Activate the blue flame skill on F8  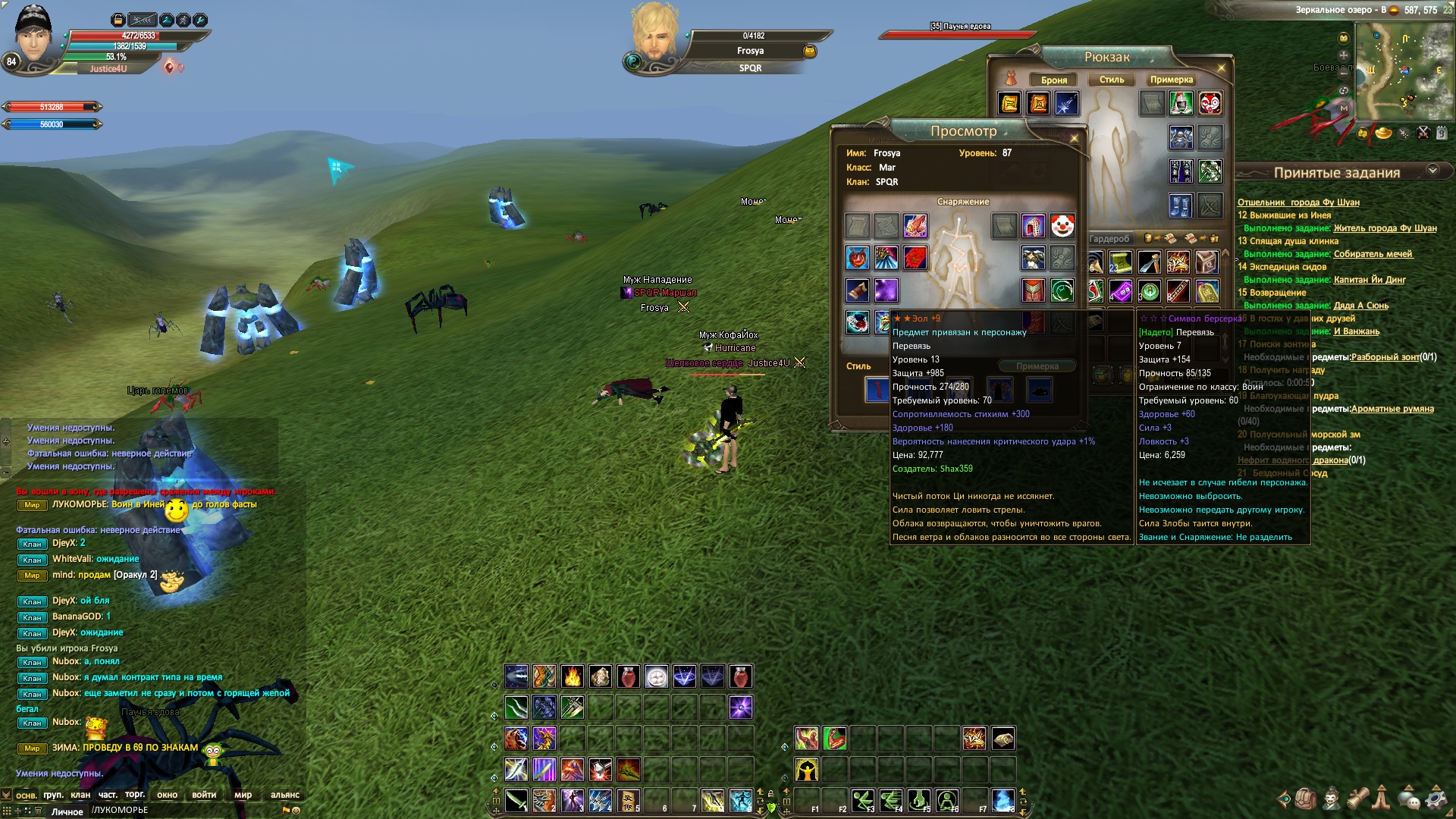click(x=1003, y=800)
